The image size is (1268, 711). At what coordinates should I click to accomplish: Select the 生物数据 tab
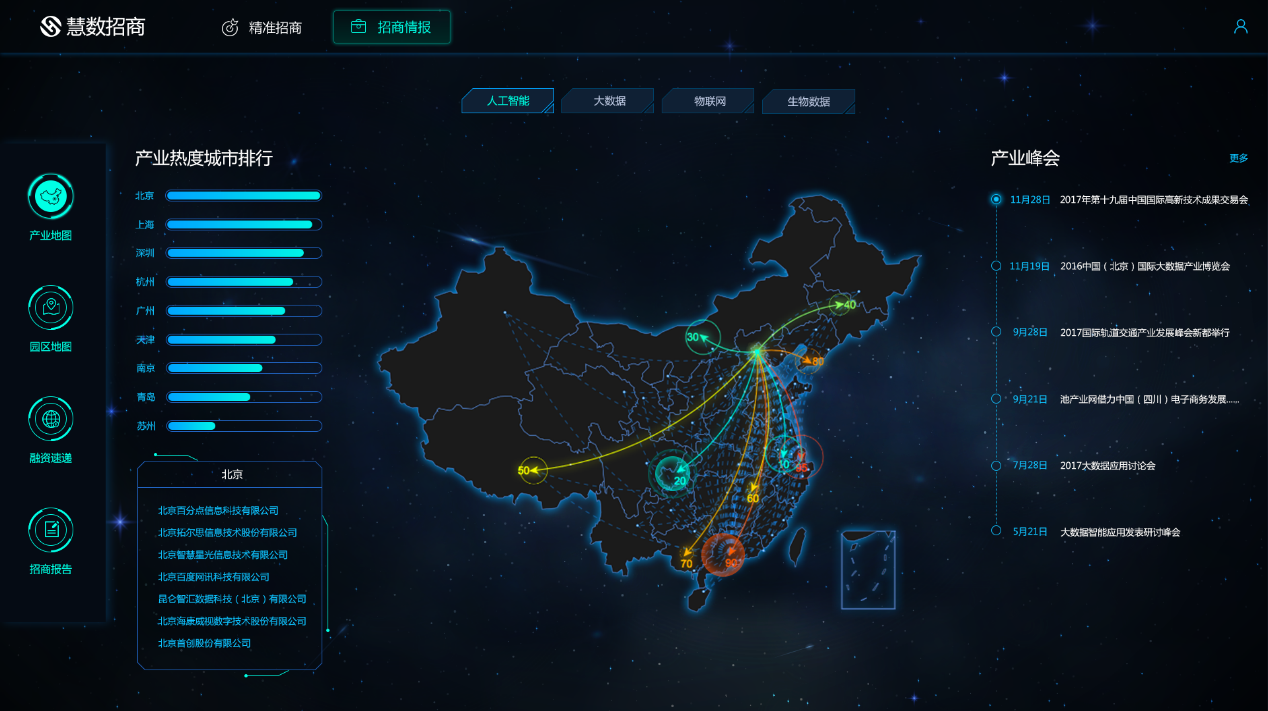click(x=808, y=102)
